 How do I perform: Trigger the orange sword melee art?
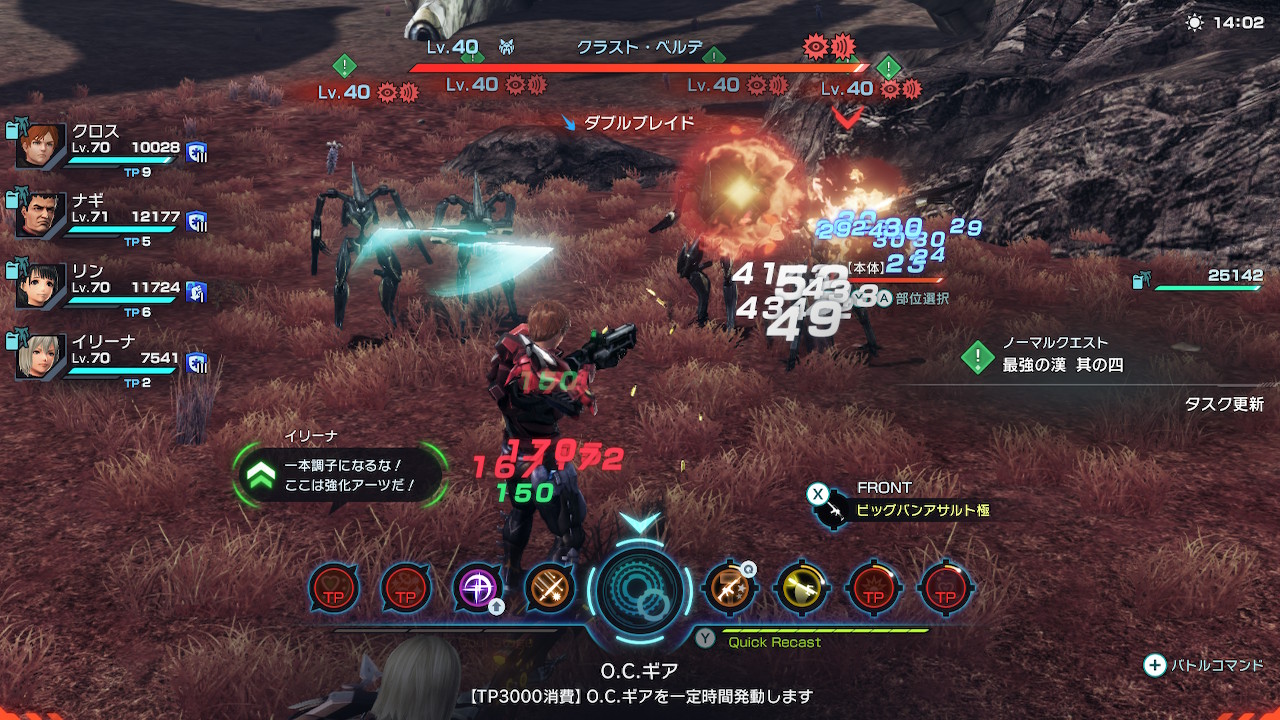549,588
